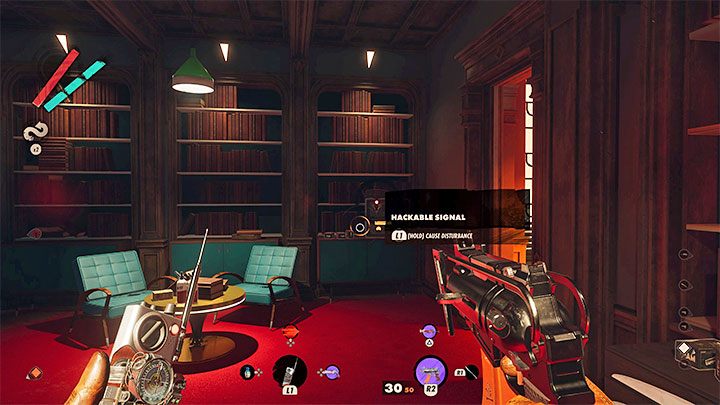720x405 pixels.
Task: Select the red grenade slot icon
Action: click(291, 333)
